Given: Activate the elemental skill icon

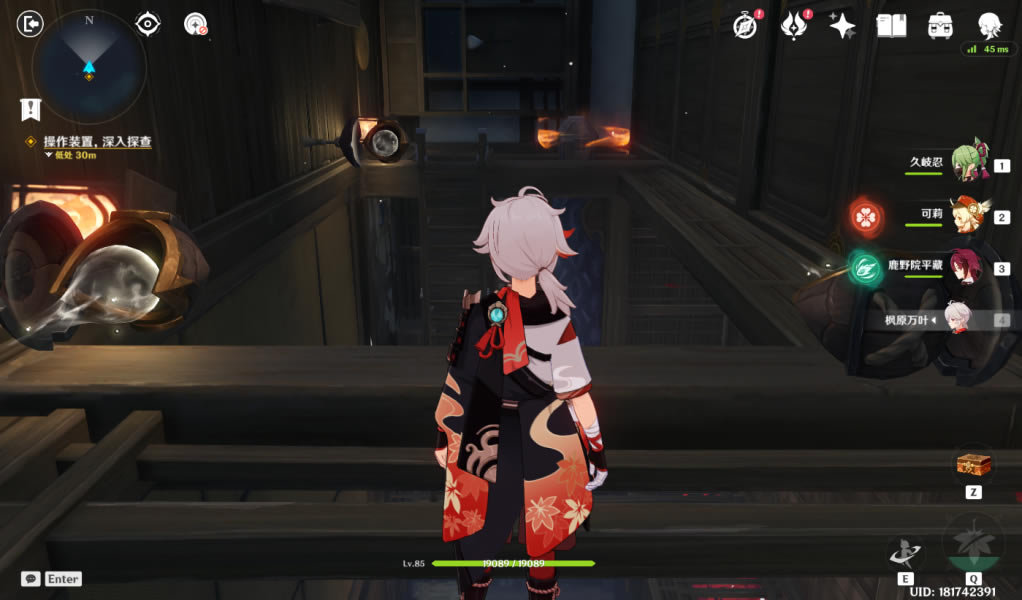Looking at the screenshot, I should pyautogui.click(x=905, y=553).
